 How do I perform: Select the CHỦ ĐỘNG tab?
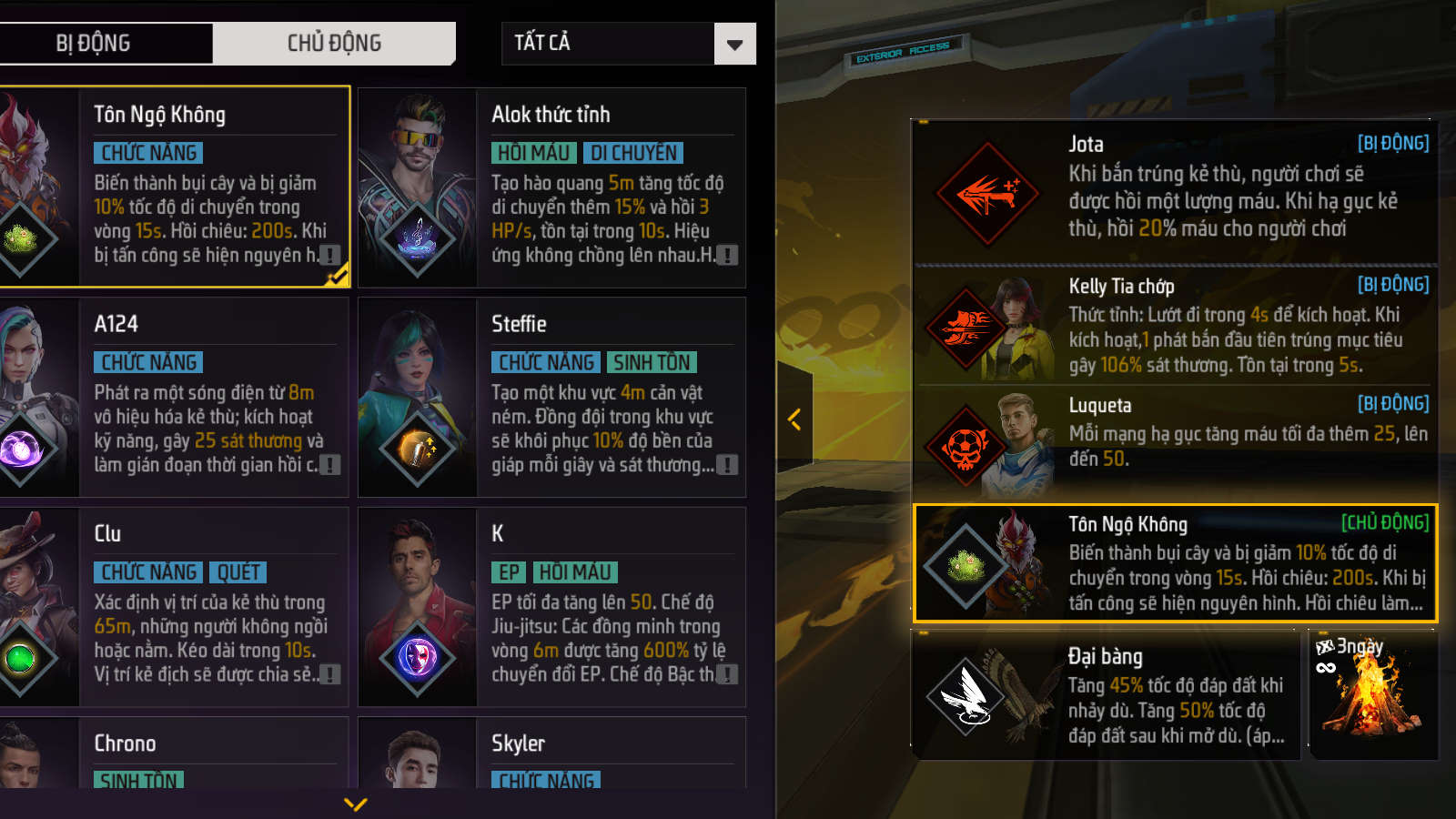point(334,43)
